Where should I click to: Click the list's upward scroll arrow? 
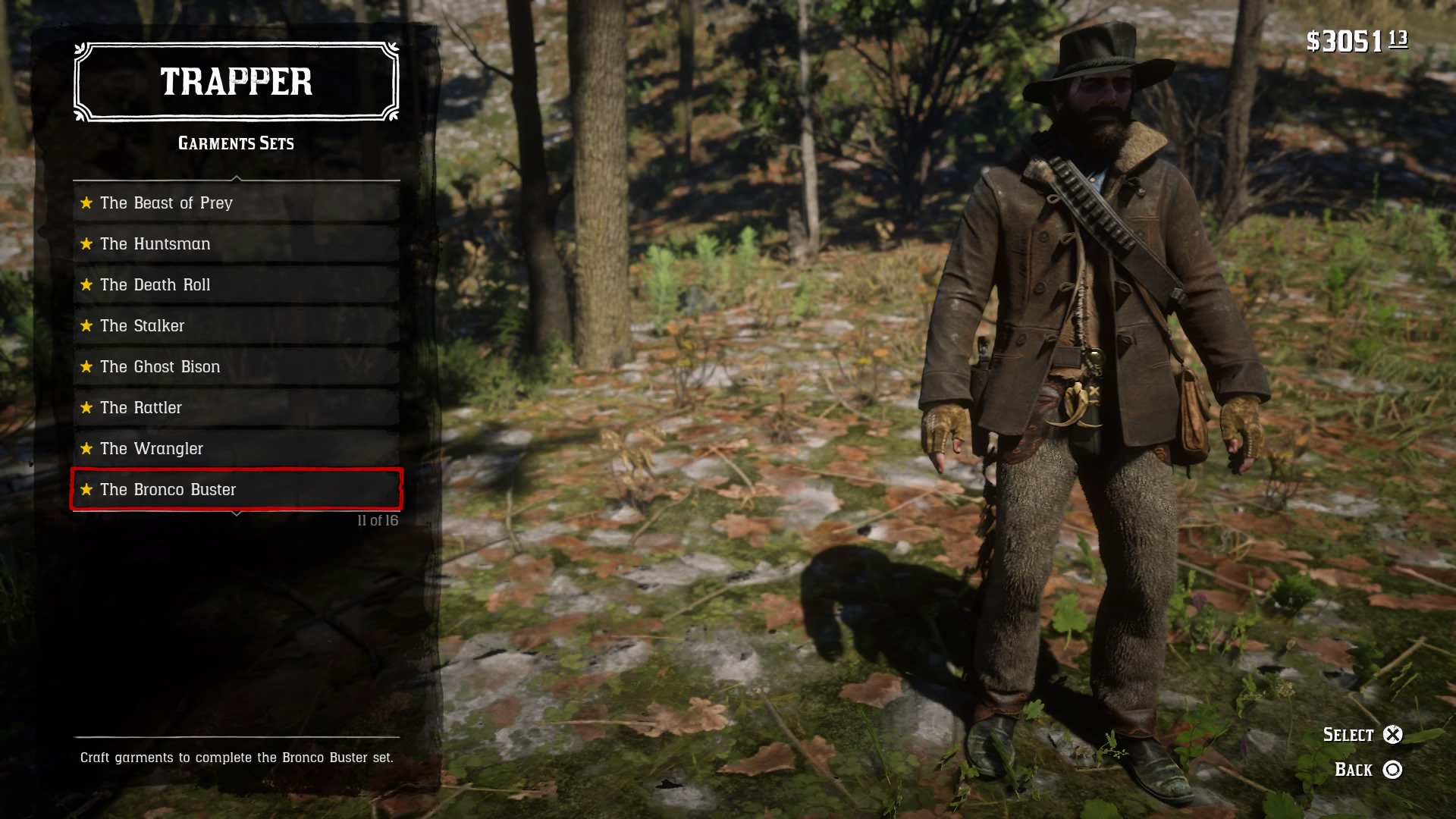point(237,179)
